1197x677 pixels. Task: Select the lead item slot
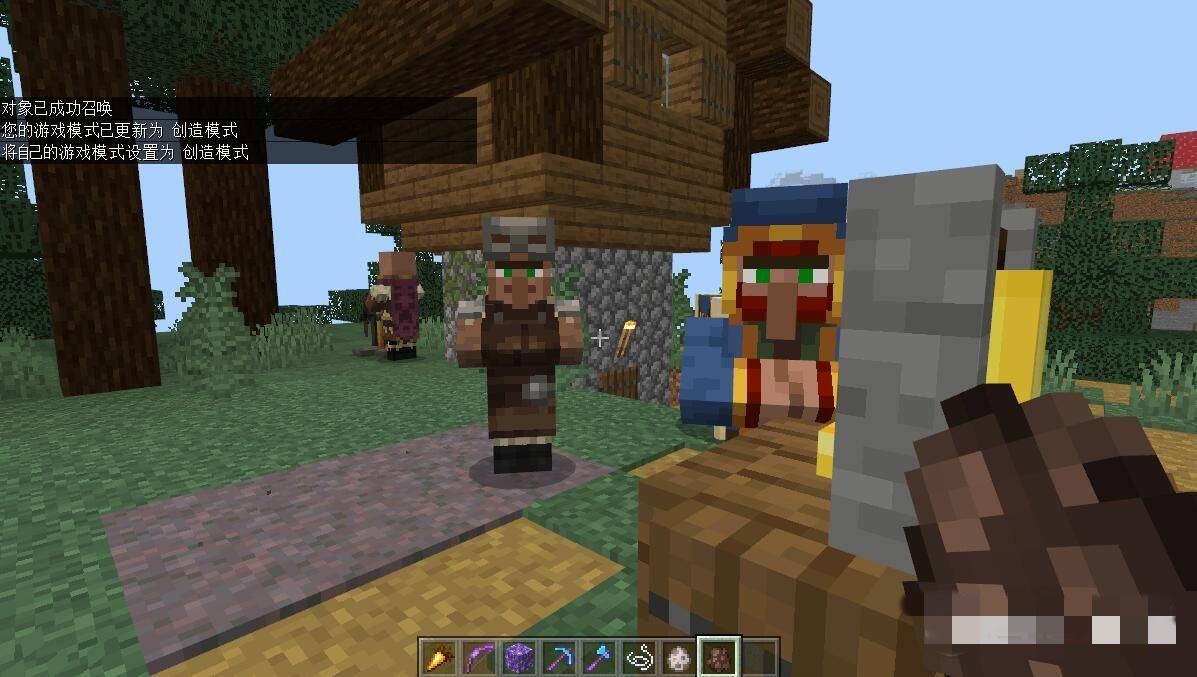[x=638, y=658]
